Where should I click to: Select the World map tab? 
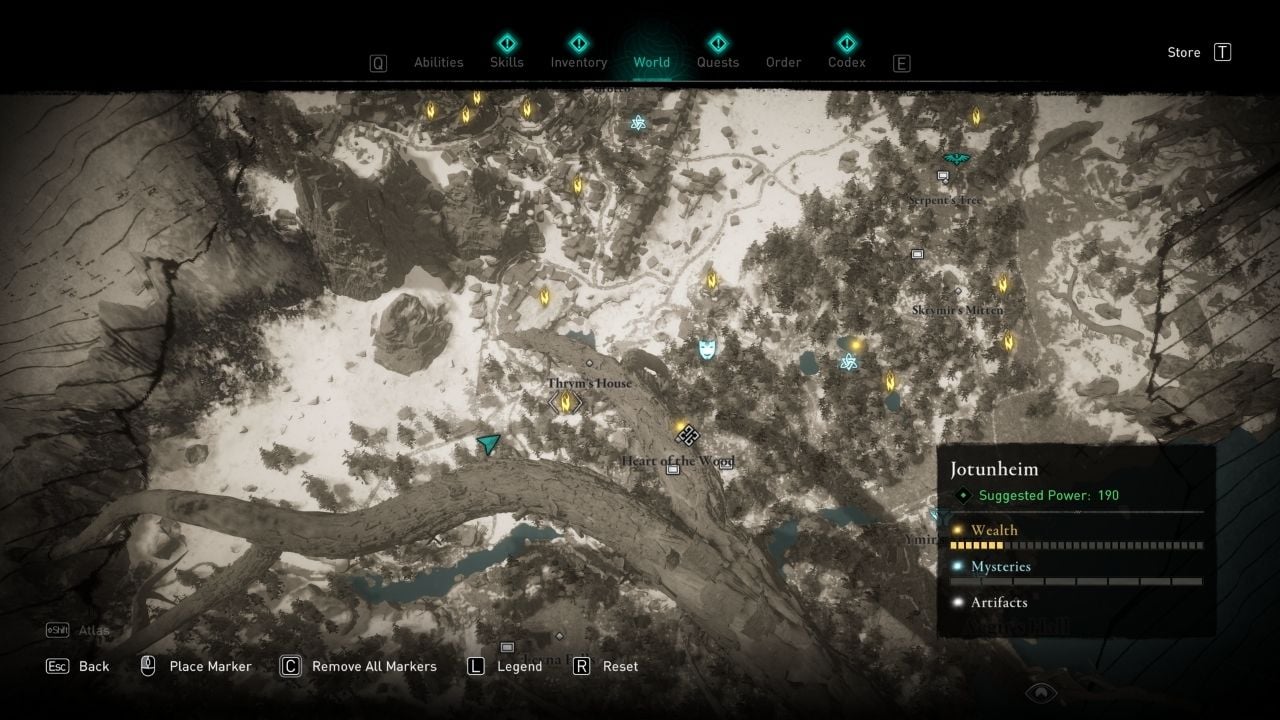(x=652, y=62)
